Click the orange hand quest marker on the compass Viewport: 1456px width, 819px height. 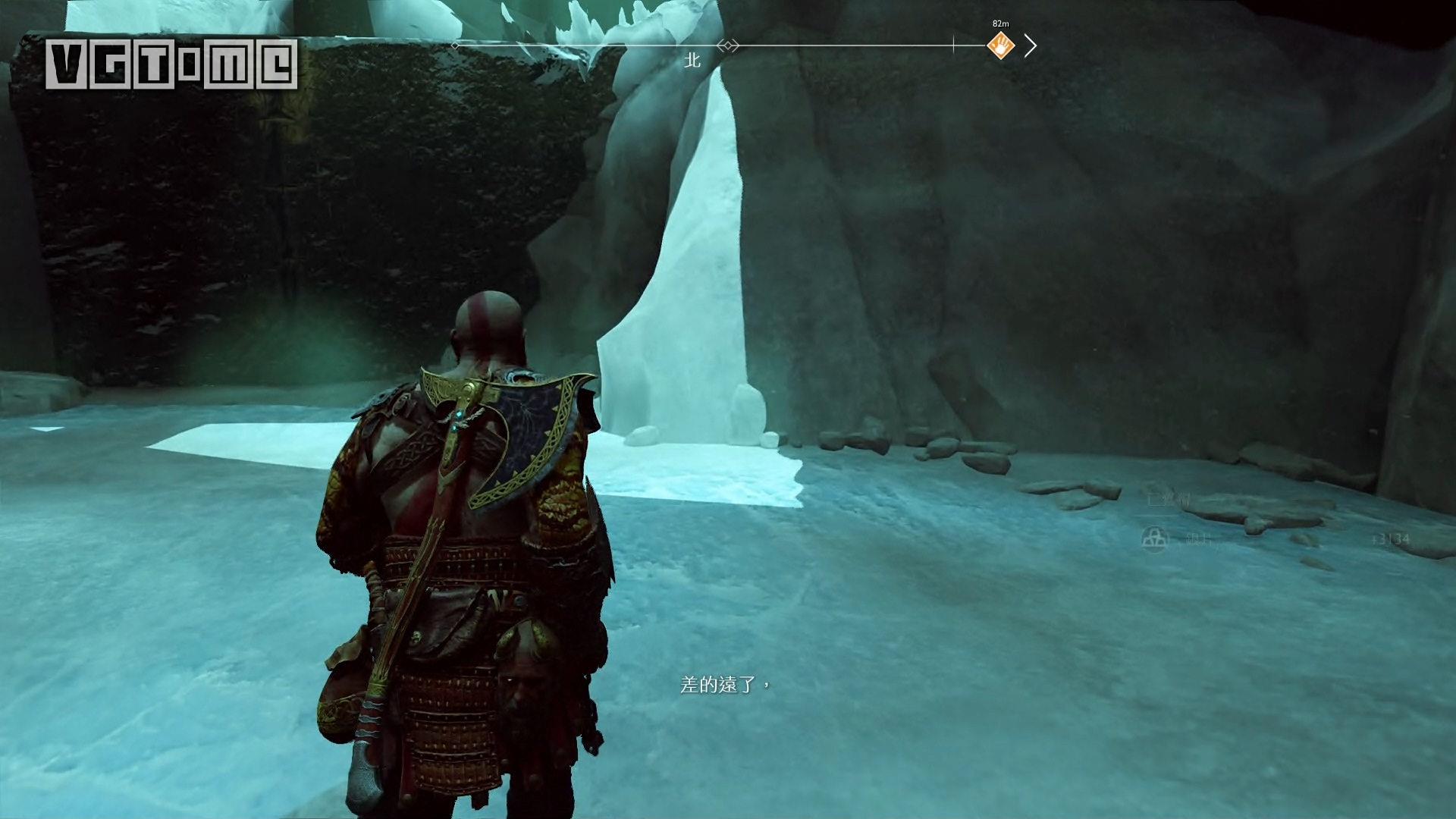[1000, 46]
